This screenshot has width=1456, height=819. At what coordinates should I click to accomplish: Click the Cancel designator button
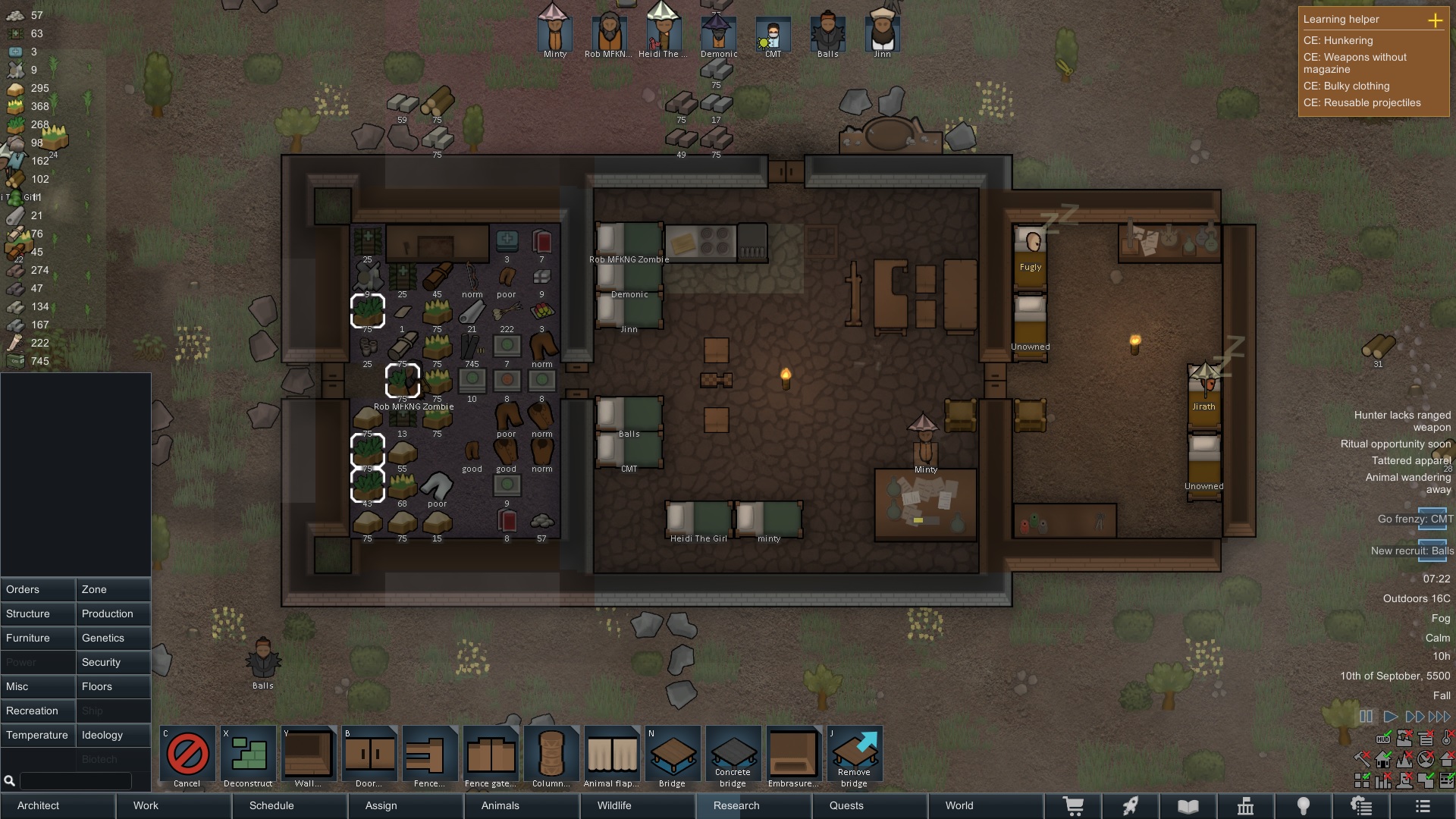[187, 756]
